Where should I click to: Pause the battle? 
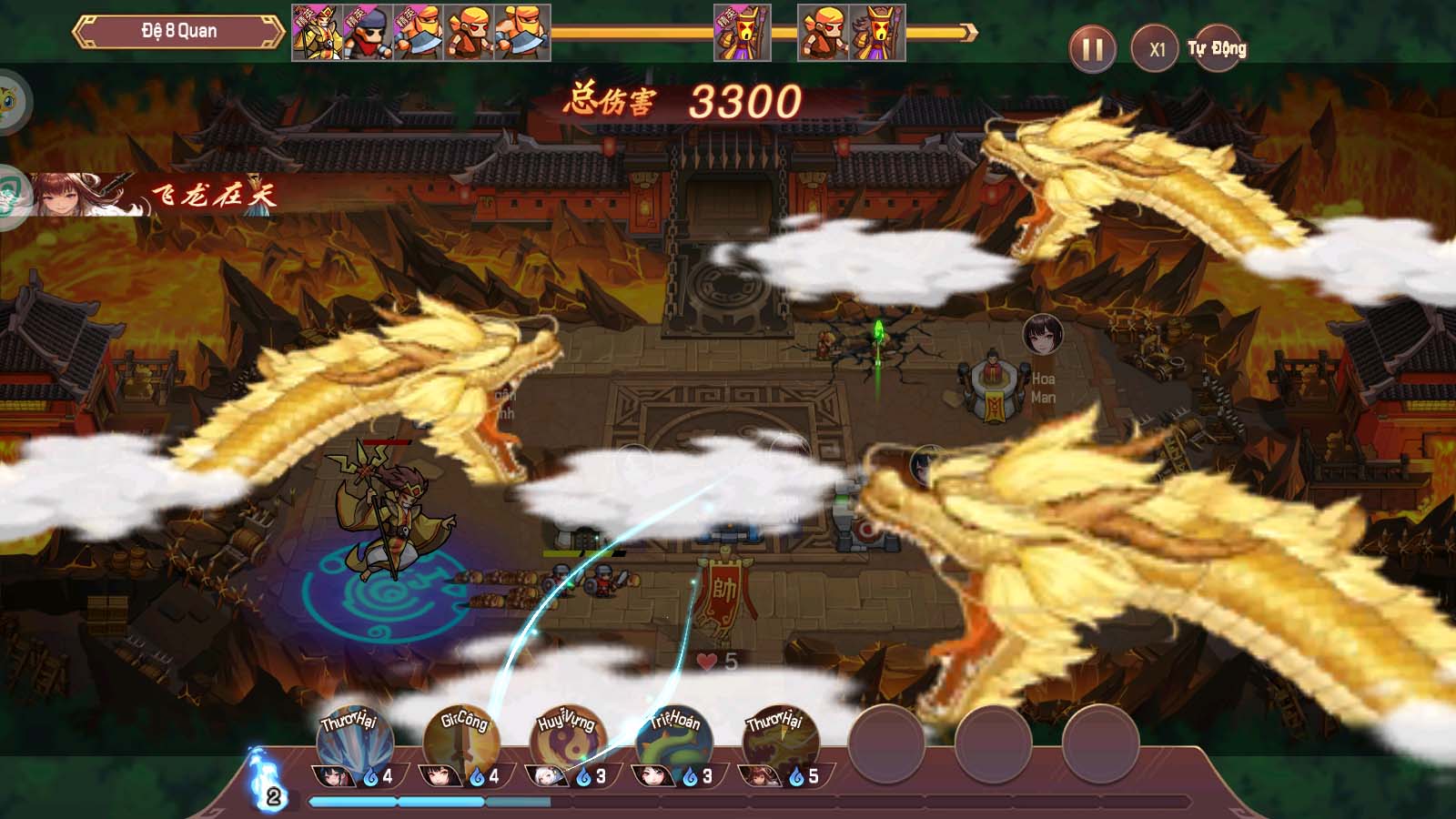1092,48
